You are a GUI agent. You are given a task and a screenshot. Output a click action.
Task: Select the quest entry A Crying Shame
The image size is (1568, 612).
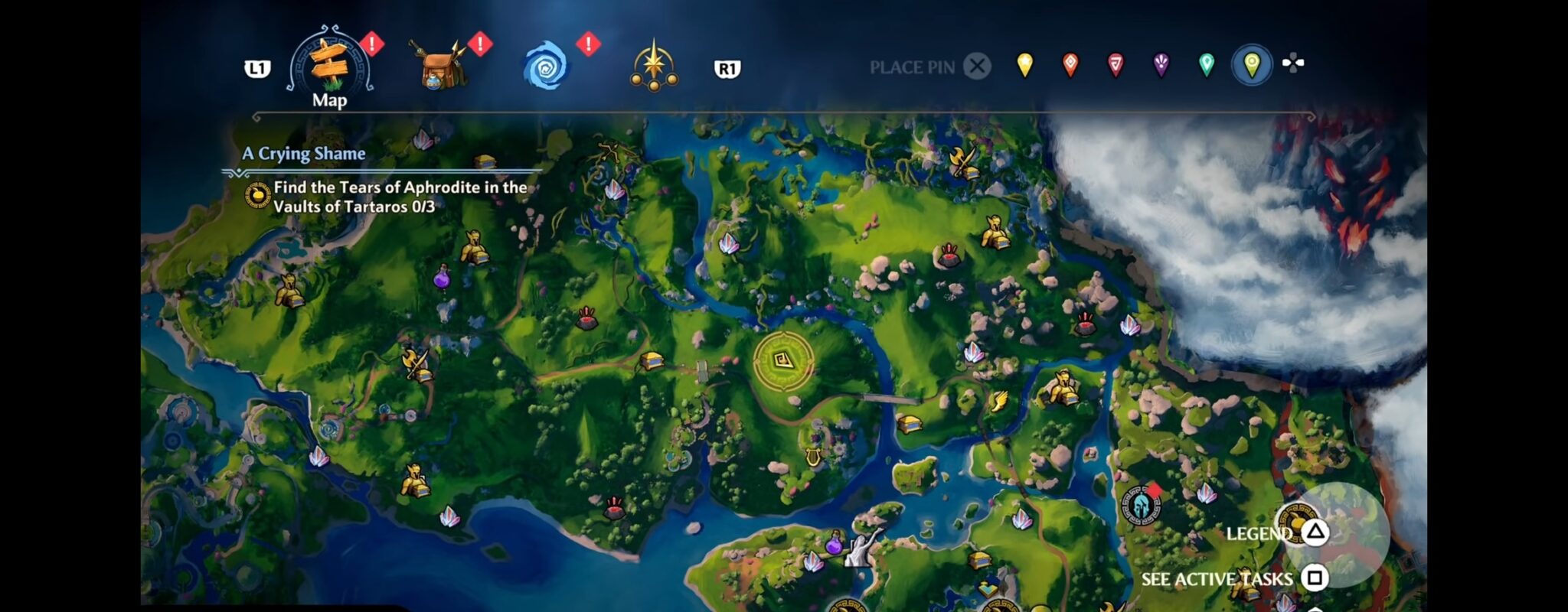pos(302,153)
